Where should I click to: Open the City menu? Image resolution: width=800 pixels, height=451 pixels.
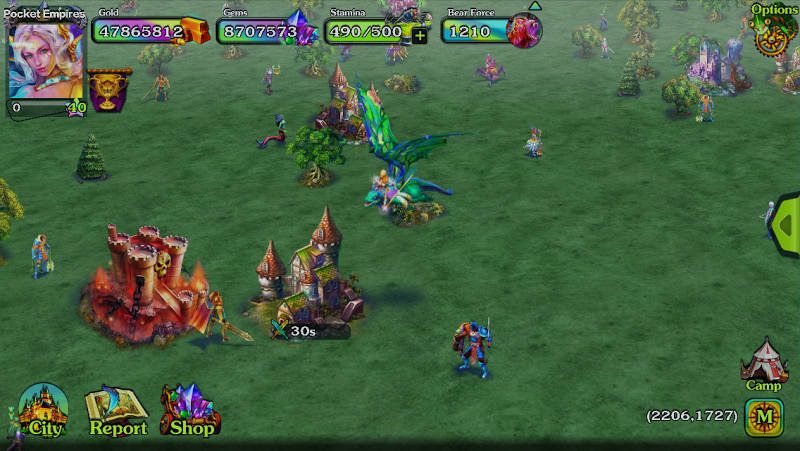pos(44,411)
